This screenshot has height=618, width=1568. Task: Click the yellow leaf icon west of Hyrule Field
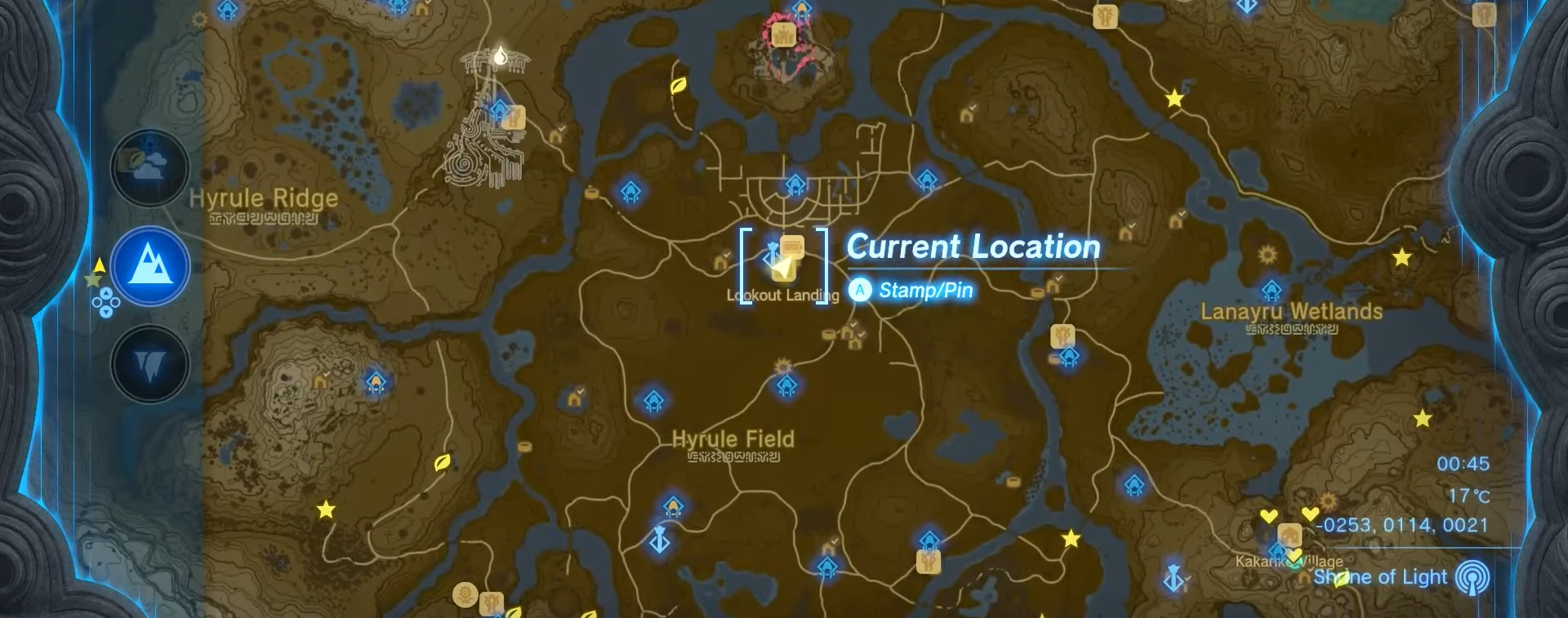441,463
